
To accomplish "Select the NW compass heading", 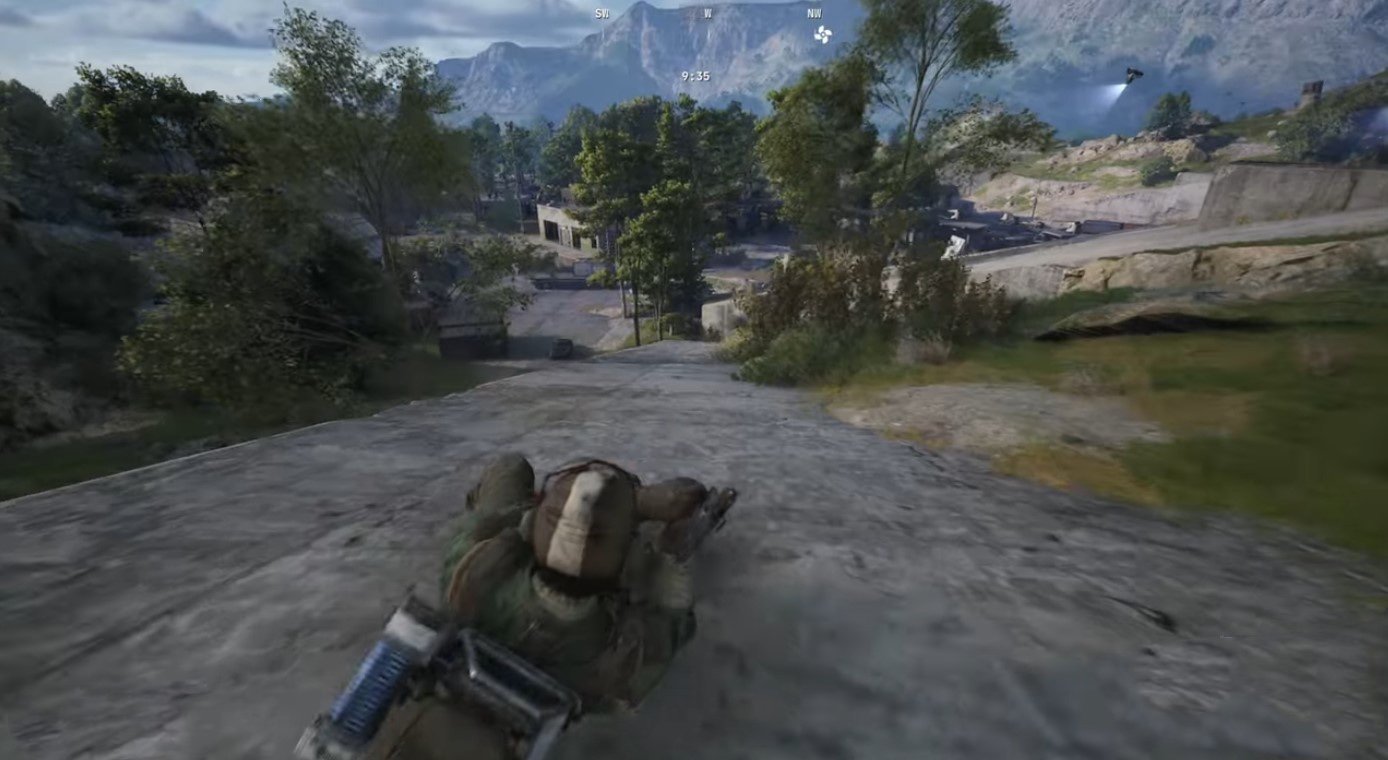I will point(814,14).
